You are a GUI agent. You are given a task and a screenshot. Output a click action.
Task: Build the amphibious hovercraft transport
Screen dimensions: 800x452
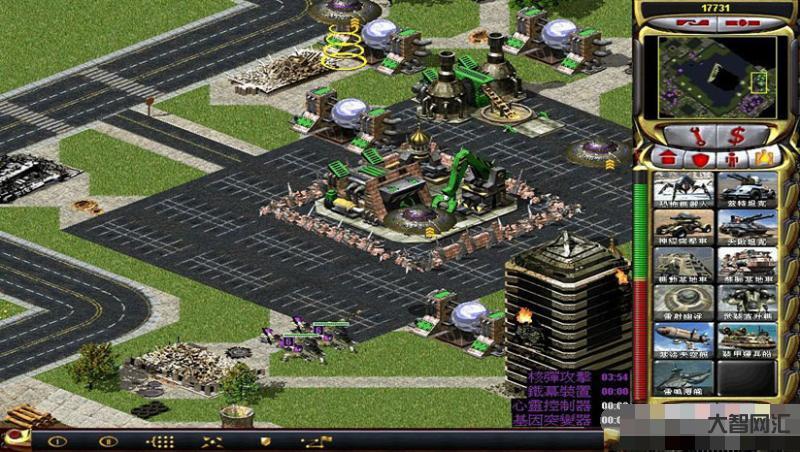click(747, 340)
